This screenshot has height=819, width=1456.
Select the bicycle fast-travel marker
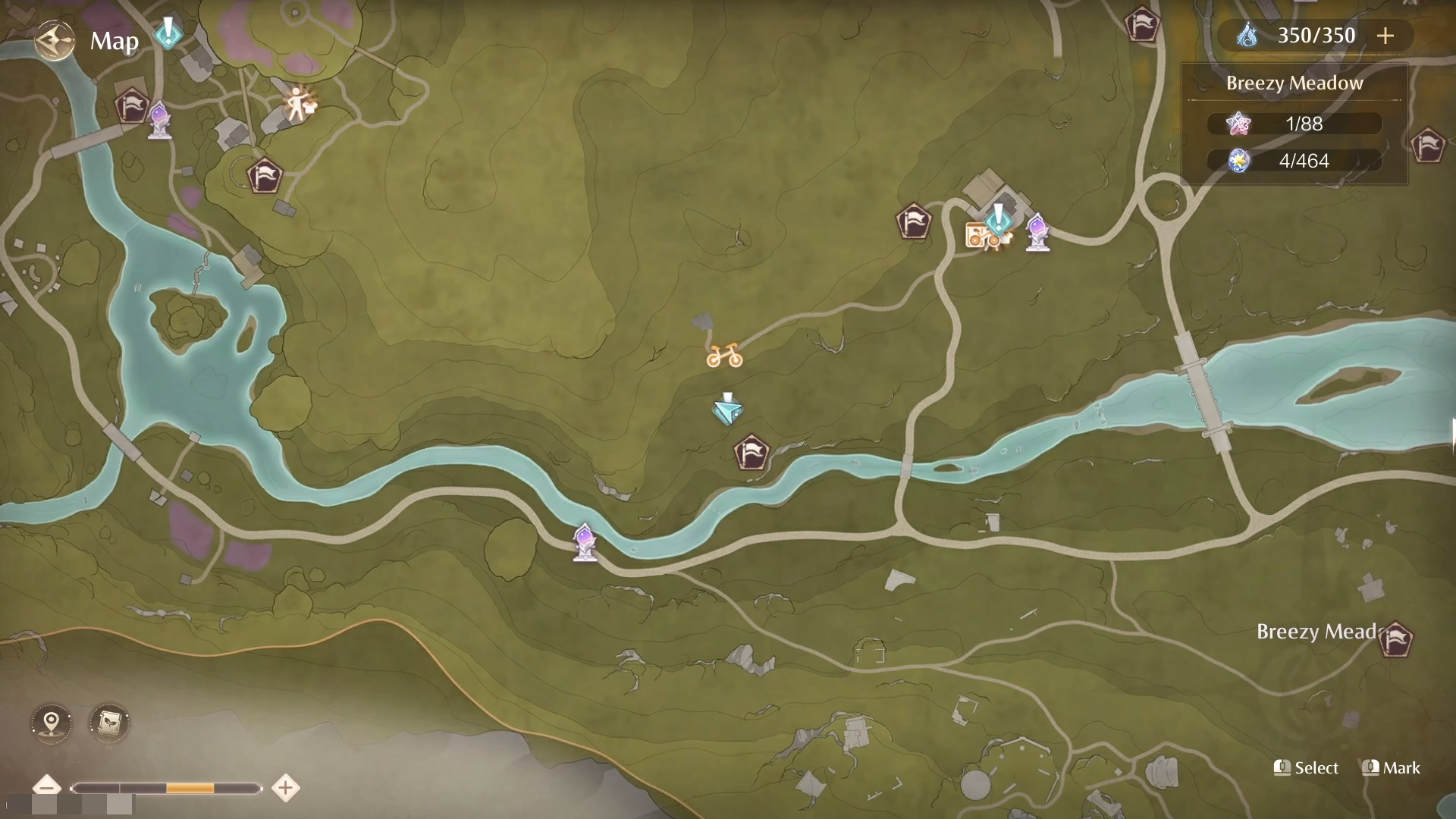pos(726,355)
